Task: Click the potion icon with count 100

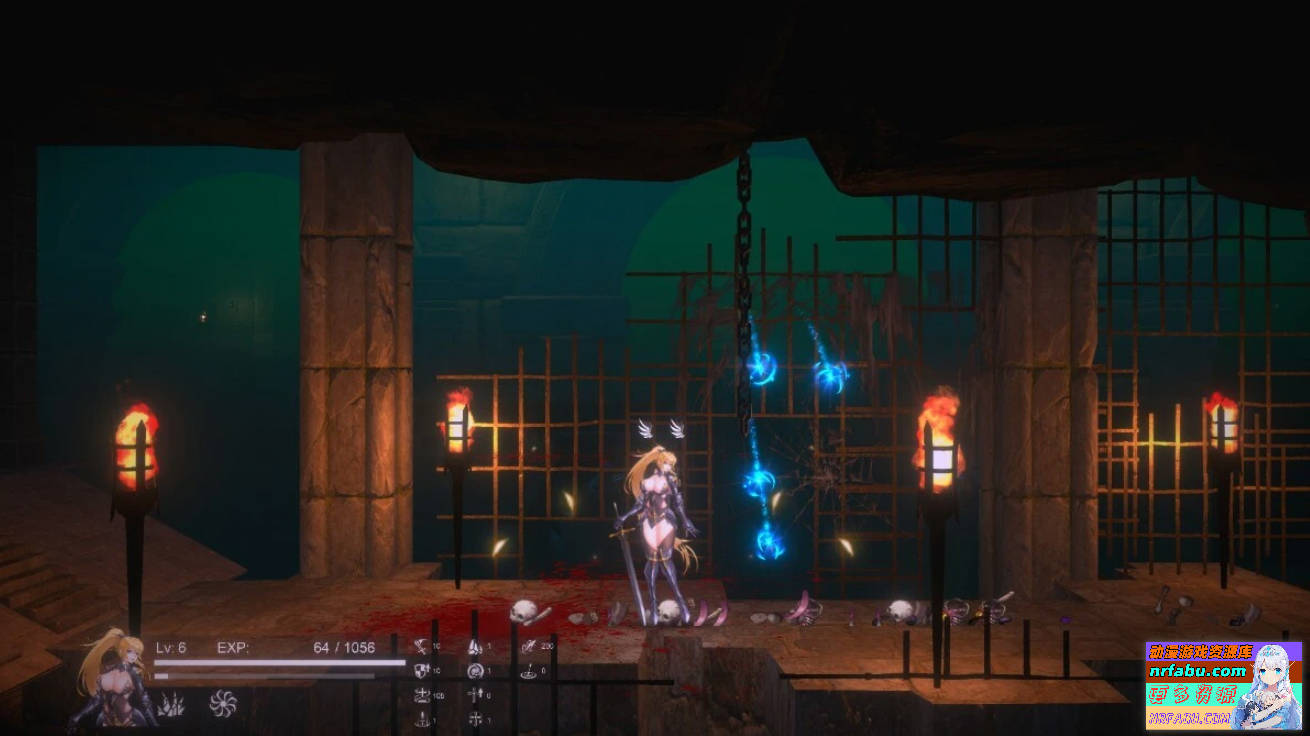Action: tap(423, 694)
